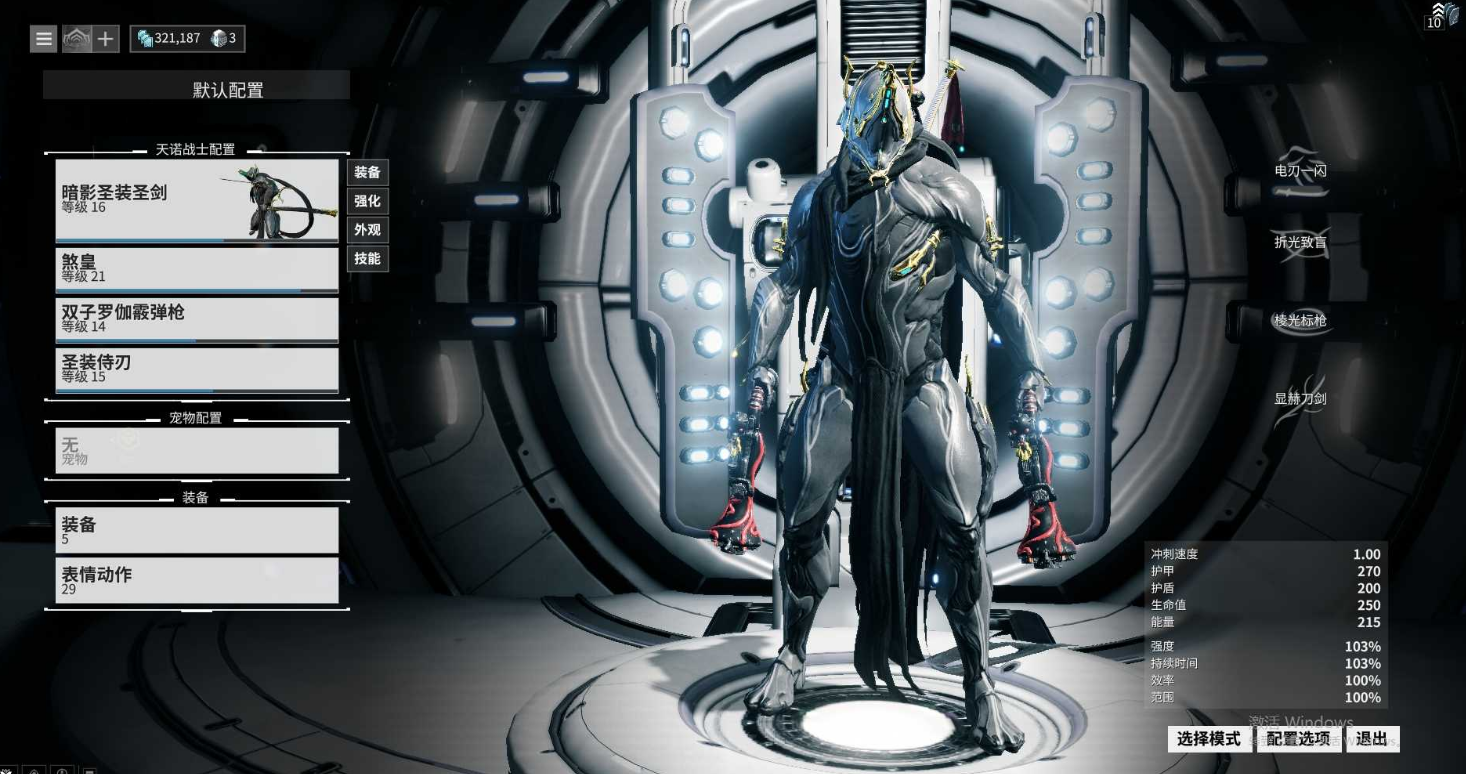Click the plus button beside the loadout icon
The image size is (1466, 774).
point(105,39)
